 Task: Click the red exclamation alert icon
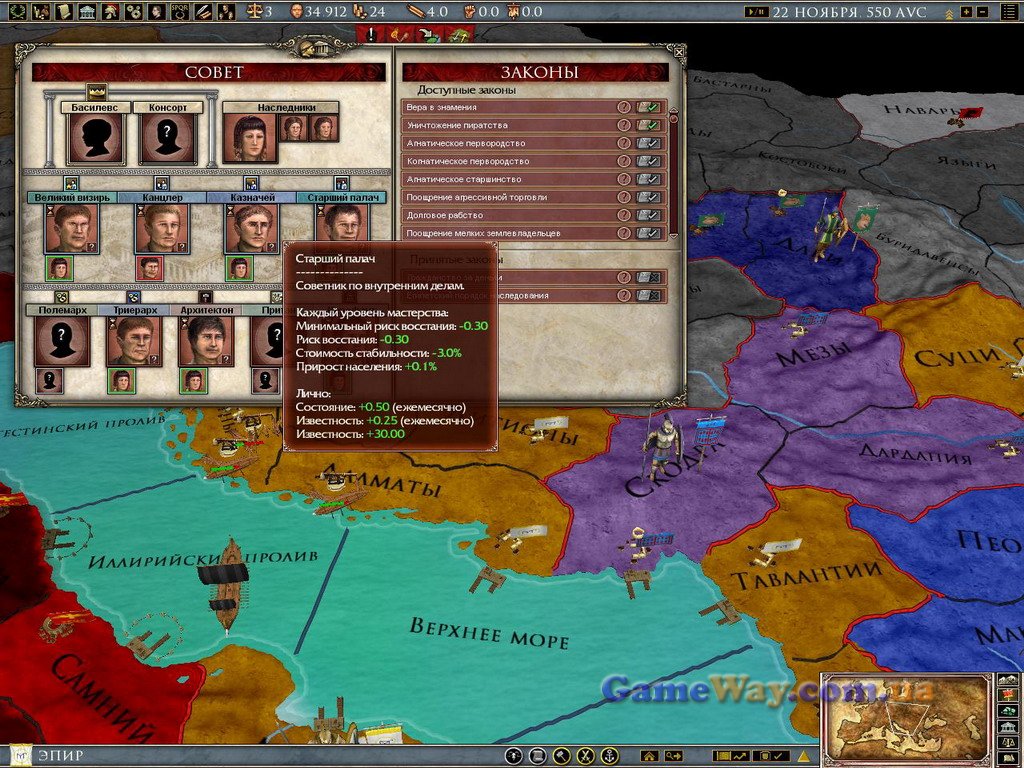click(x=371, y=33)
